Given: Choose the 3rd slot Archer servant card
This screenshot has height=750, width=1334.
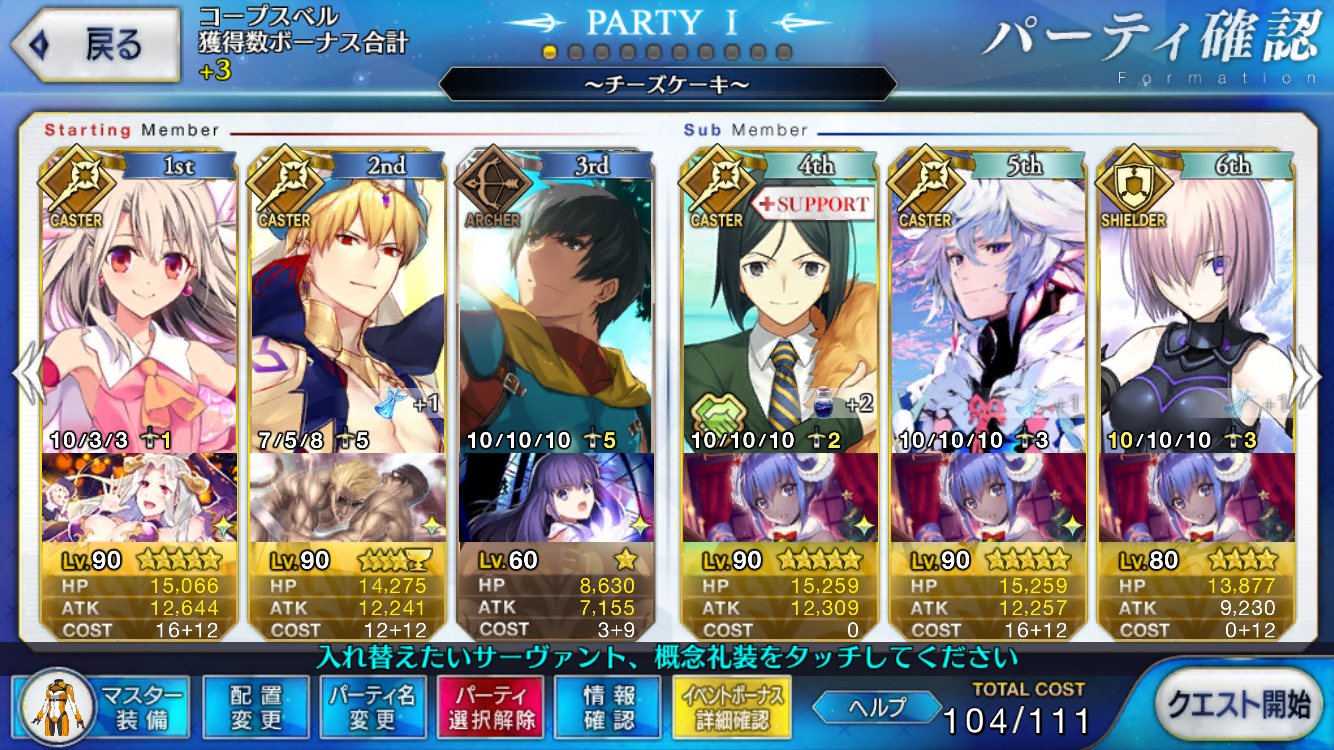Looking at the screenshot, I should 554,310.
